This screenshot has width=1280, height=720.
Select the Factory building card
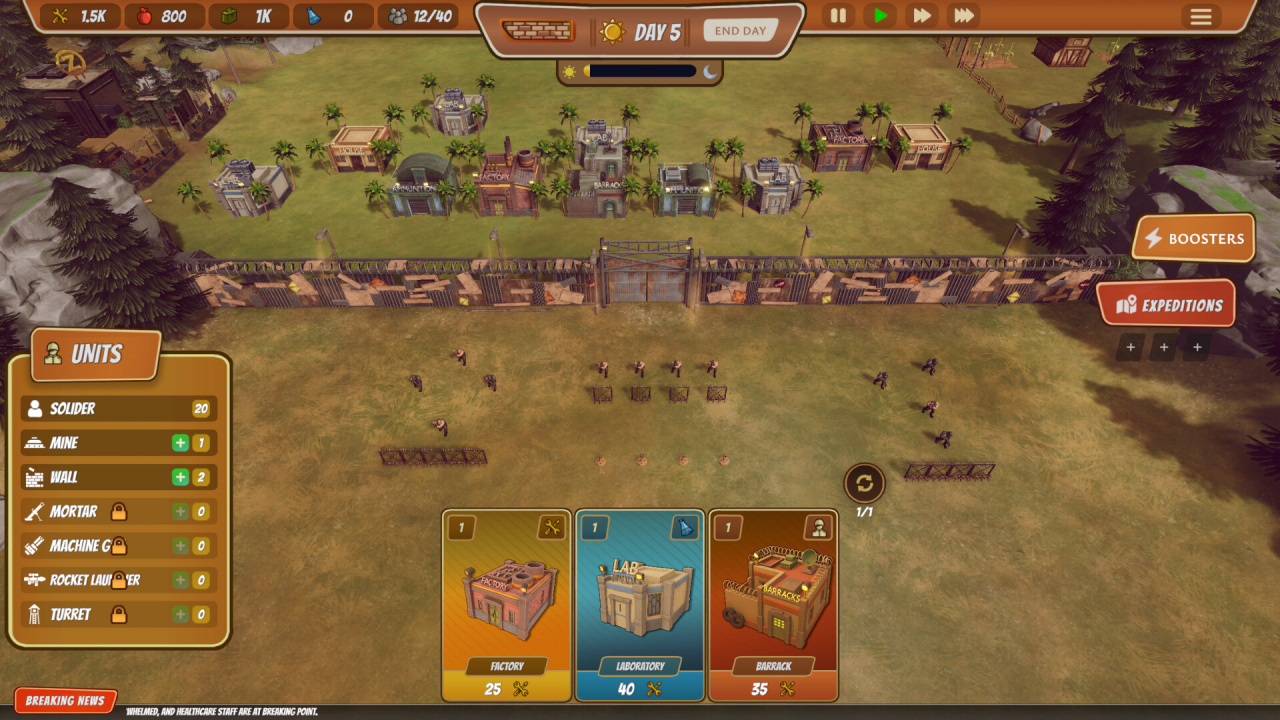pyautogui.click(x=507, y=606)
